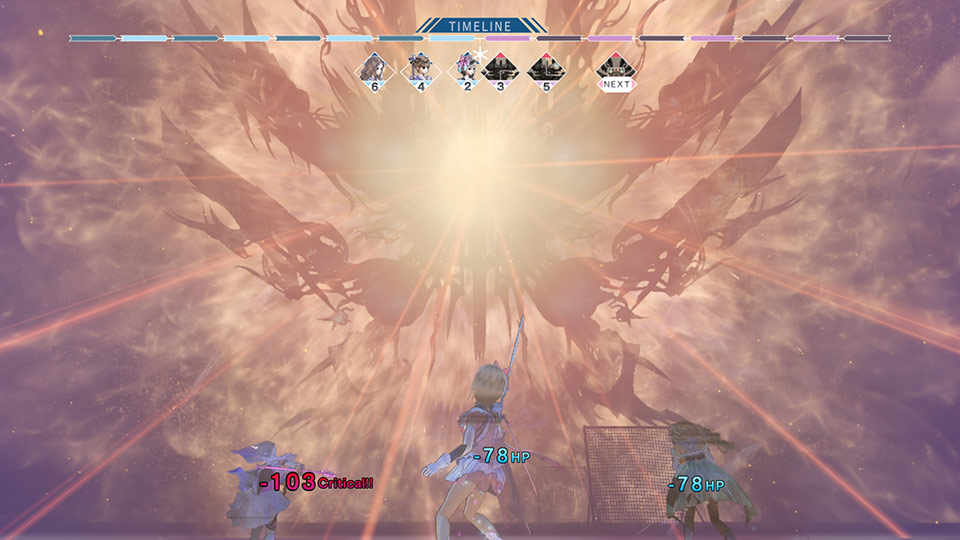Select the timeline portrait numbered 6
The width and height of the screenshot is (960, 540).
[x=374, y=69]
